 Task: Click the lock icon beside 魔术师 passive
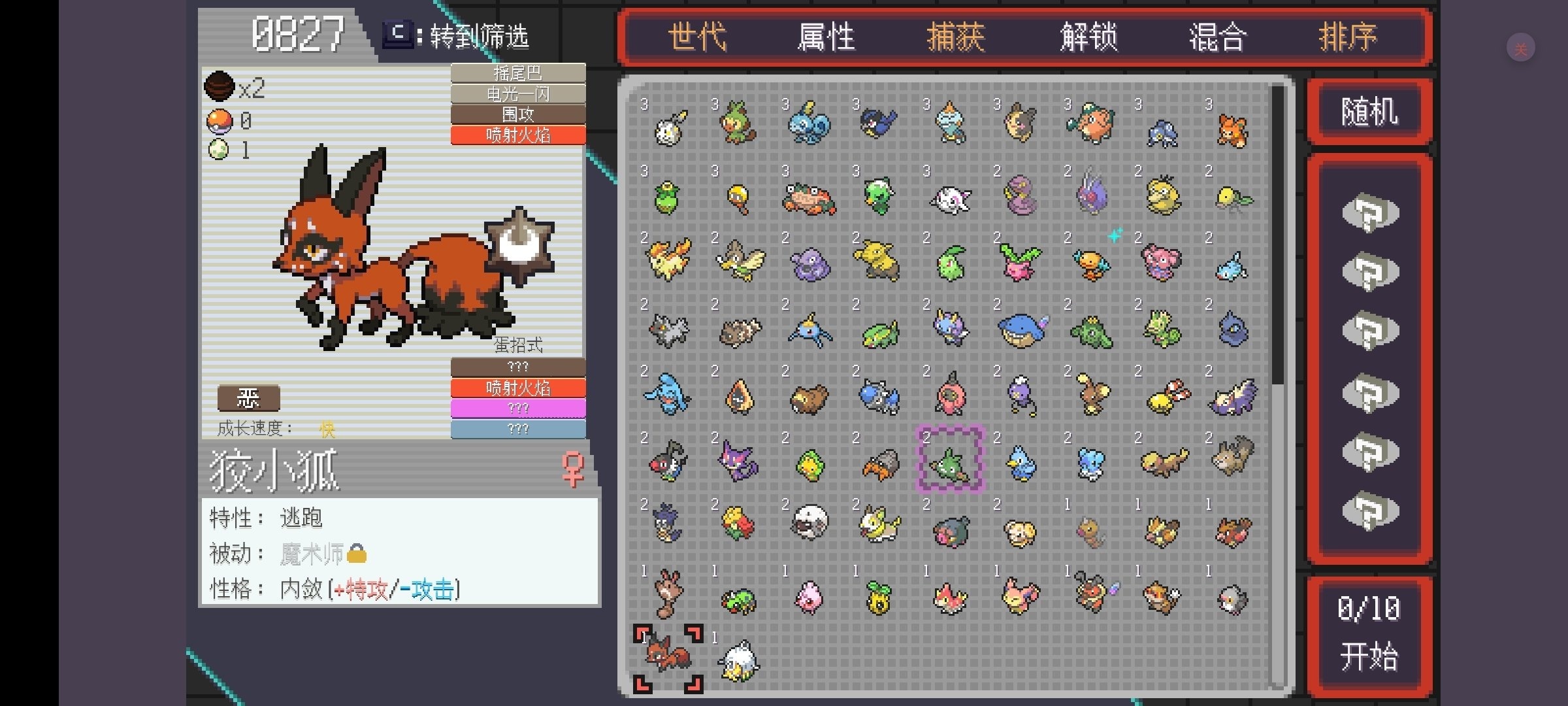click(356, 552)
